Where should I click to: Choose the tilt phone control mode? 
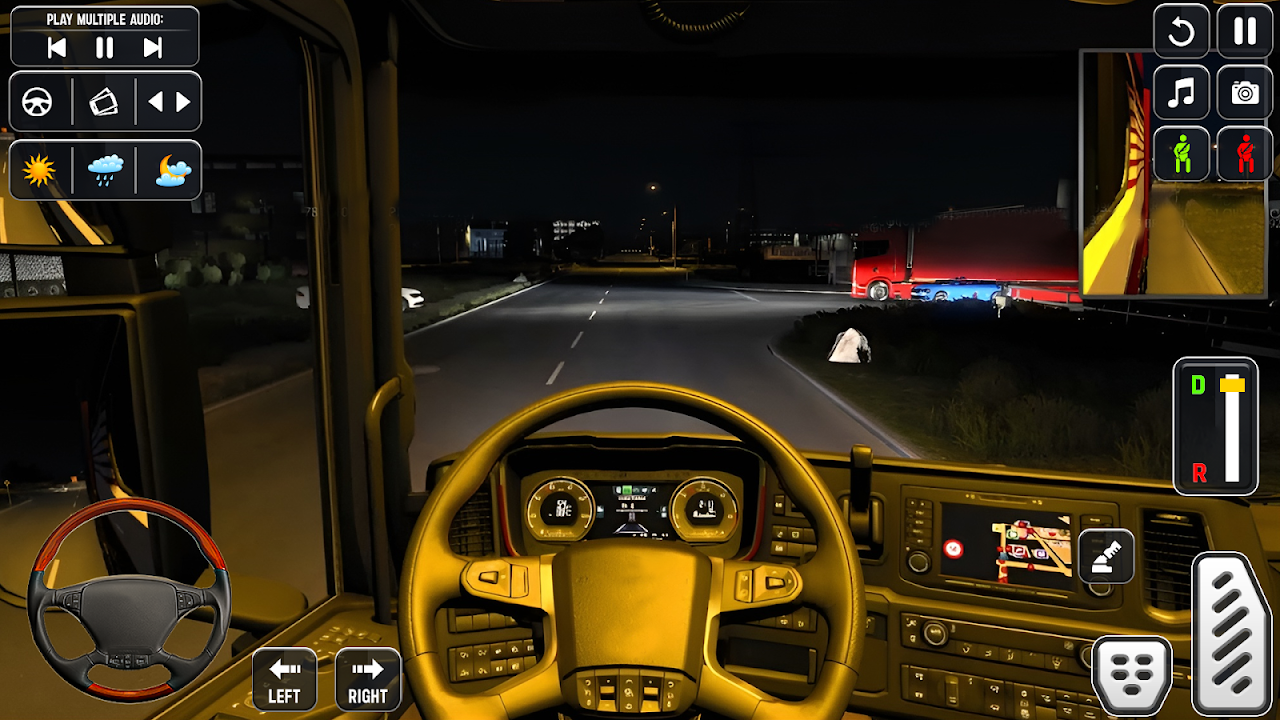[104, 102]
